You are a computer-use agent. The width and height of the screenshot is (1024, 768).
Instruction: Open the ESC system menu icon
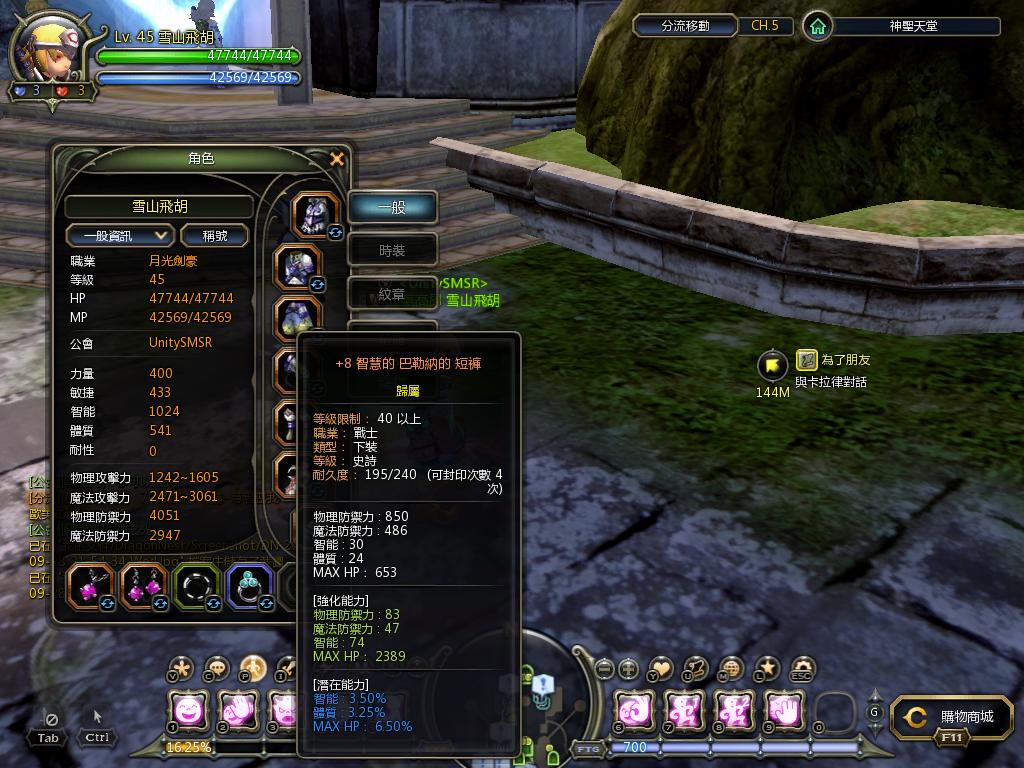point(802,668)
